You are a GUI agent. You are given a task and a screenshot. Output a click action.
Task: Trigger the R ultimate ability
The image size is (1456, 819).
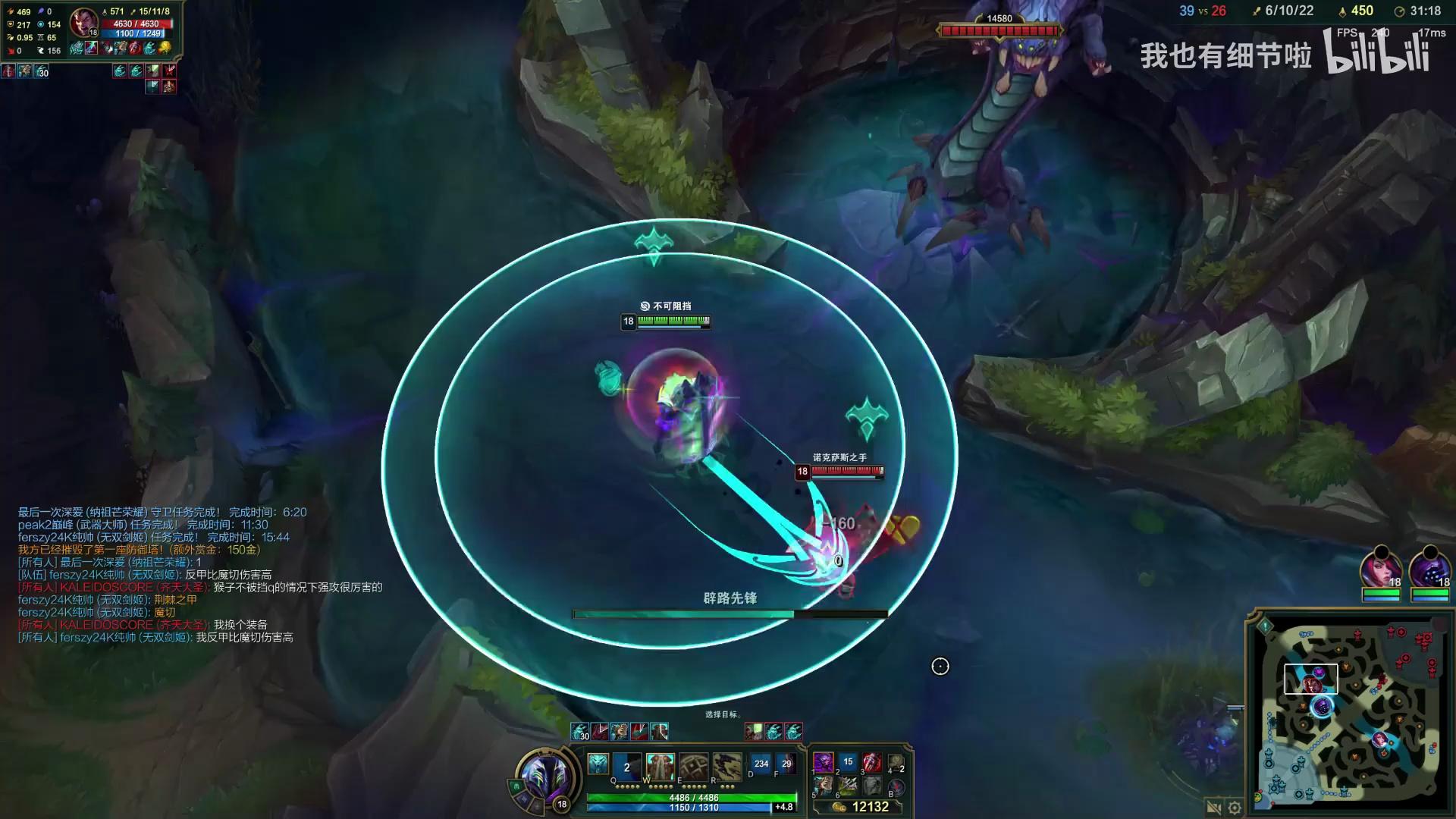pos(726,767)
